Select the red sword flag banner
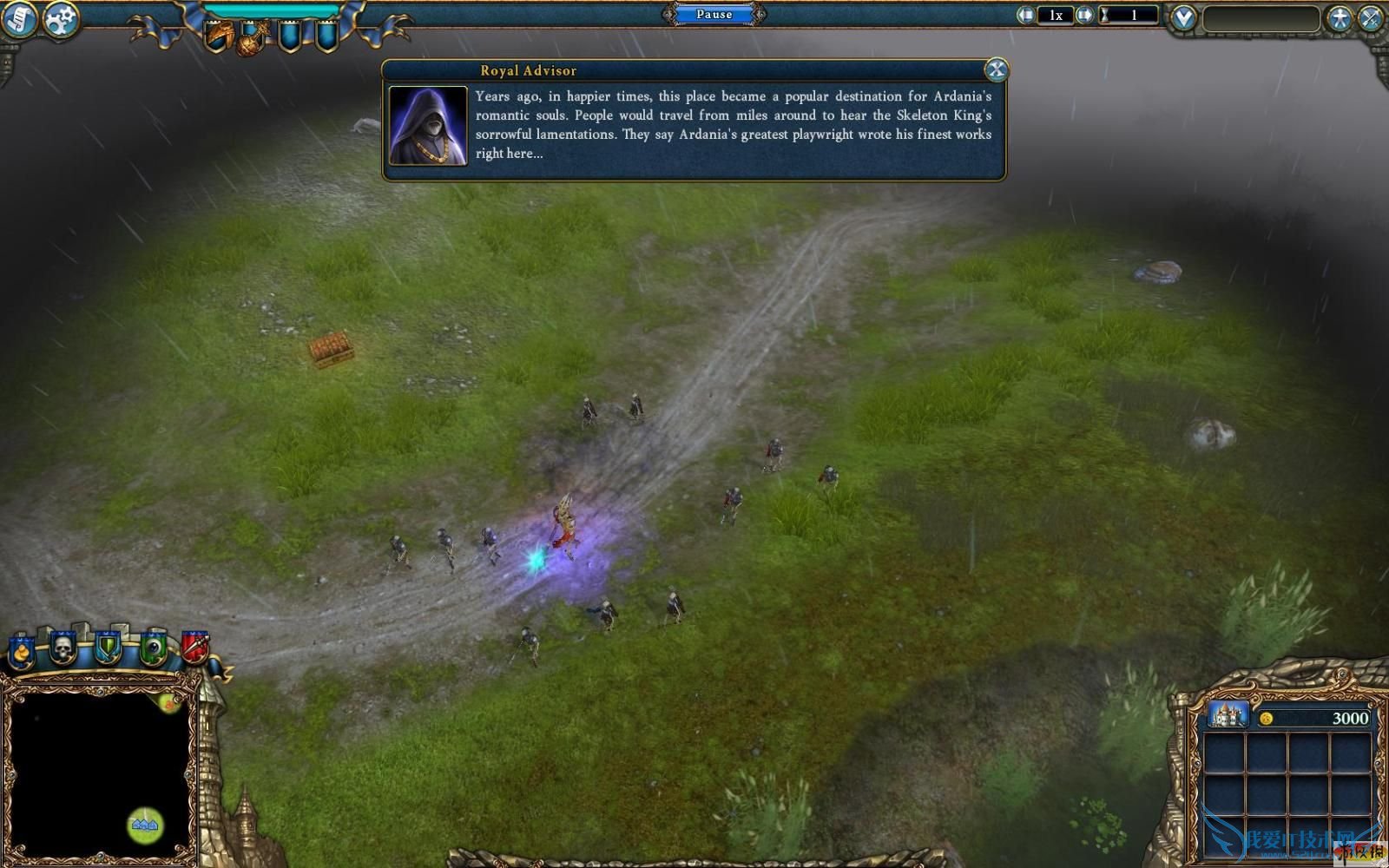The image size is (1389, 868). (195, 648)
